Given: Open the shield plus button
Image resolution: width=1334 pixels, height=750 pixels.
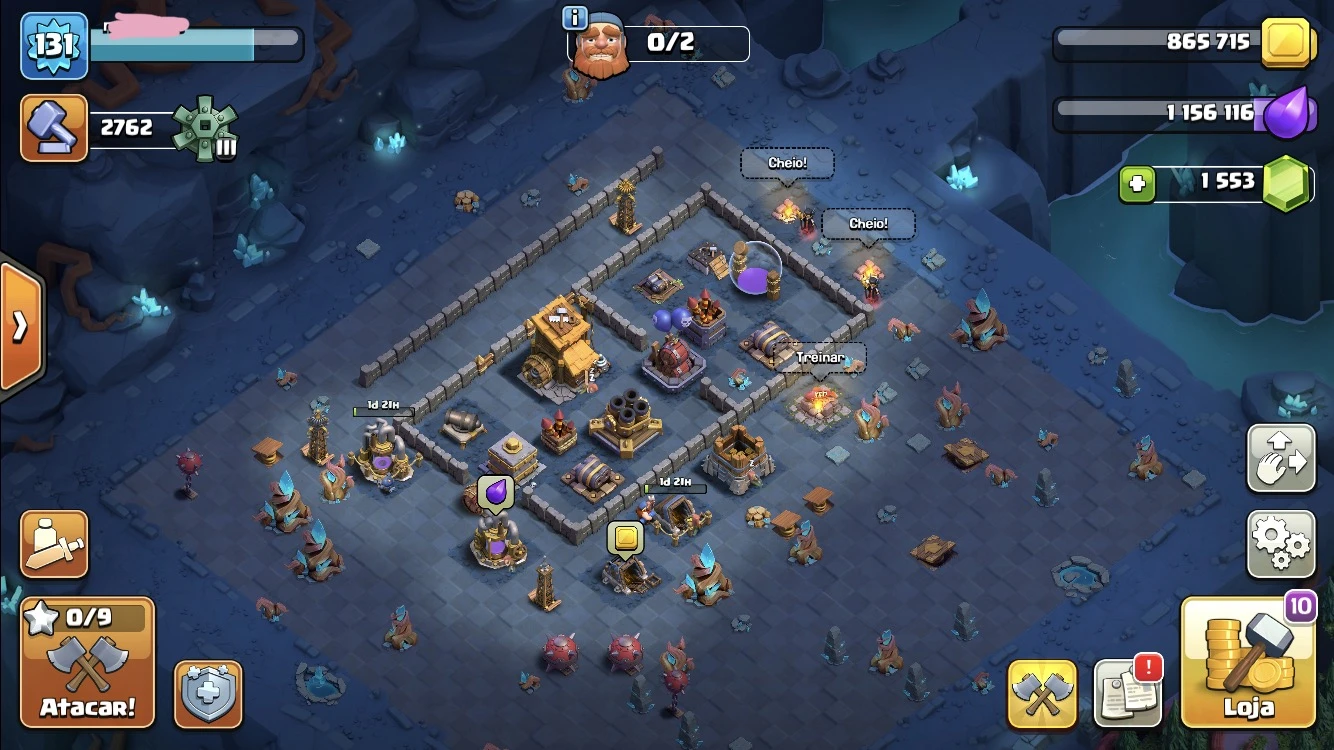Looking at the screenshot, I should tap(209, 694).
